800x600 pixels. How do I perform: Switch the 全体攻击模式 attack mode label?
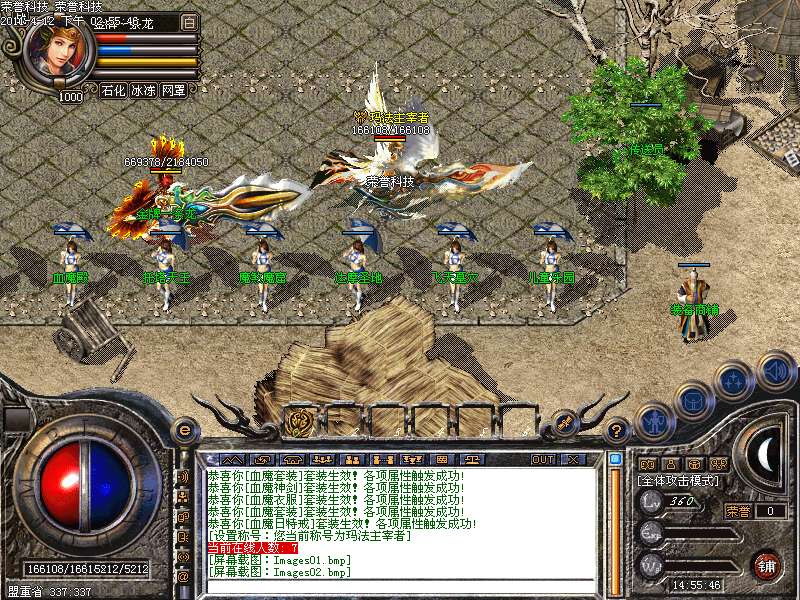679,481
